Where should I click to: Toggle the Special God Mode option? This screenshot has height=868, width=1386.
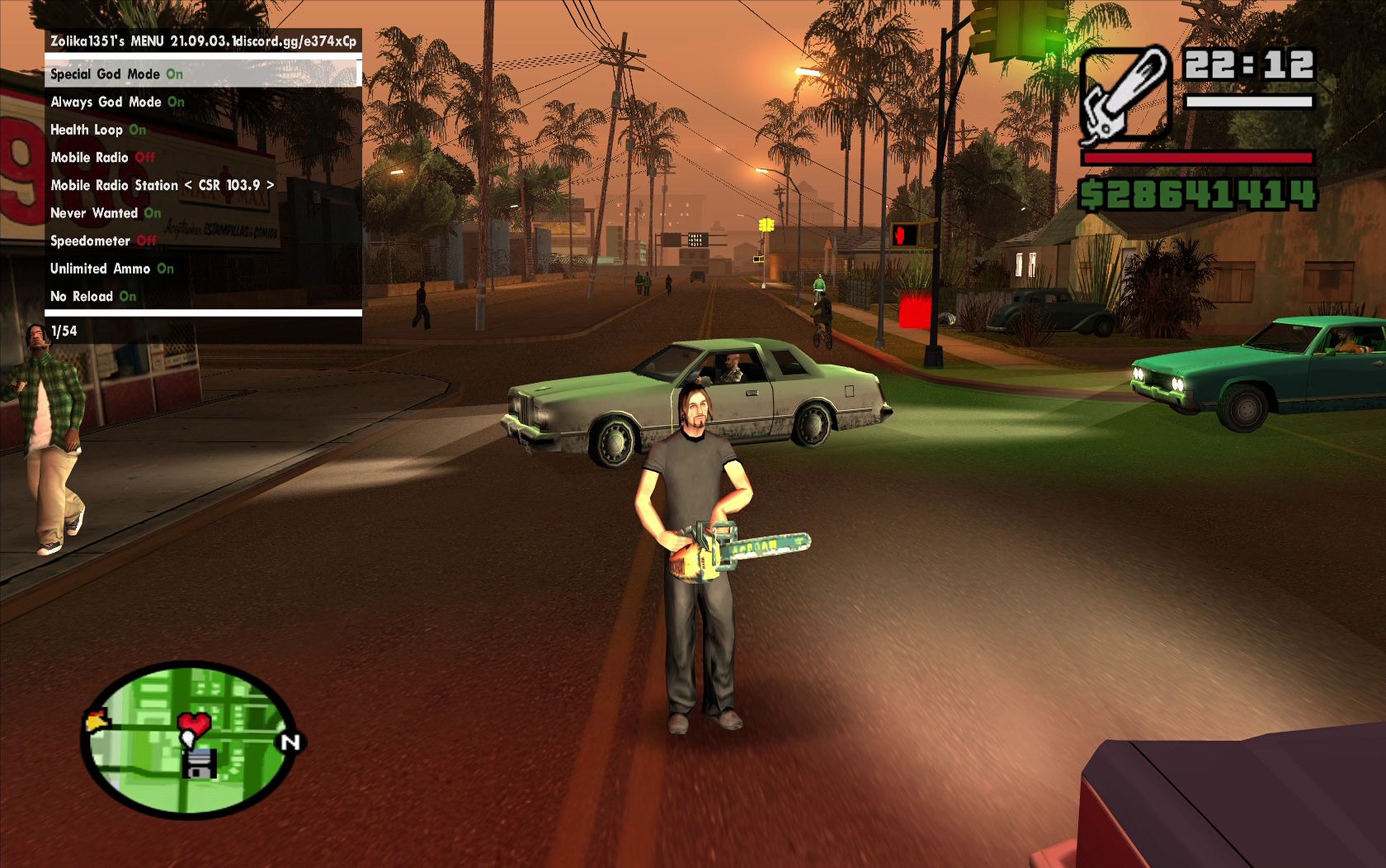point(116,74)
